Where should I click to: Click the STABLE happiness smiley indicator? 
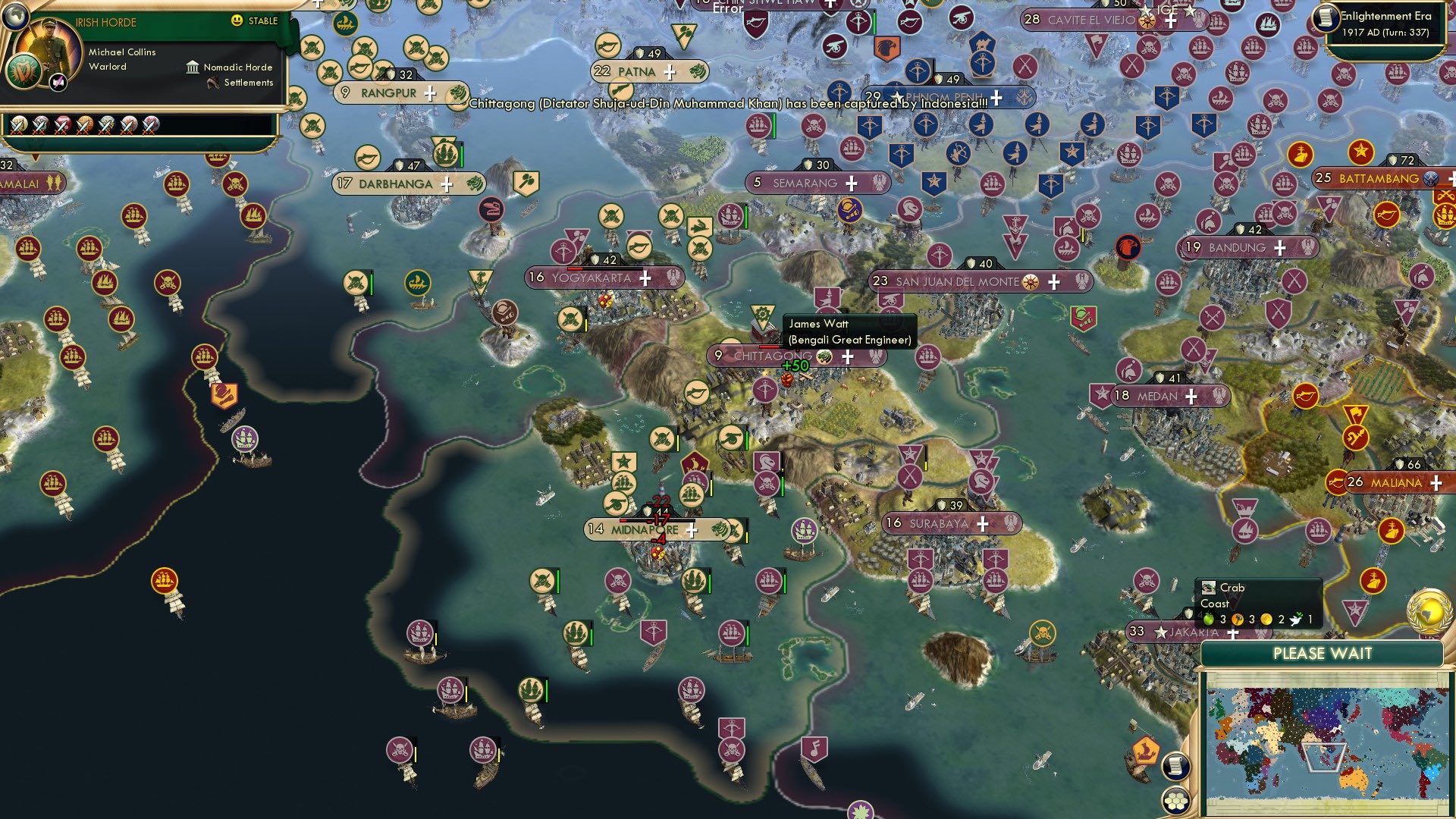pos(237,22)
